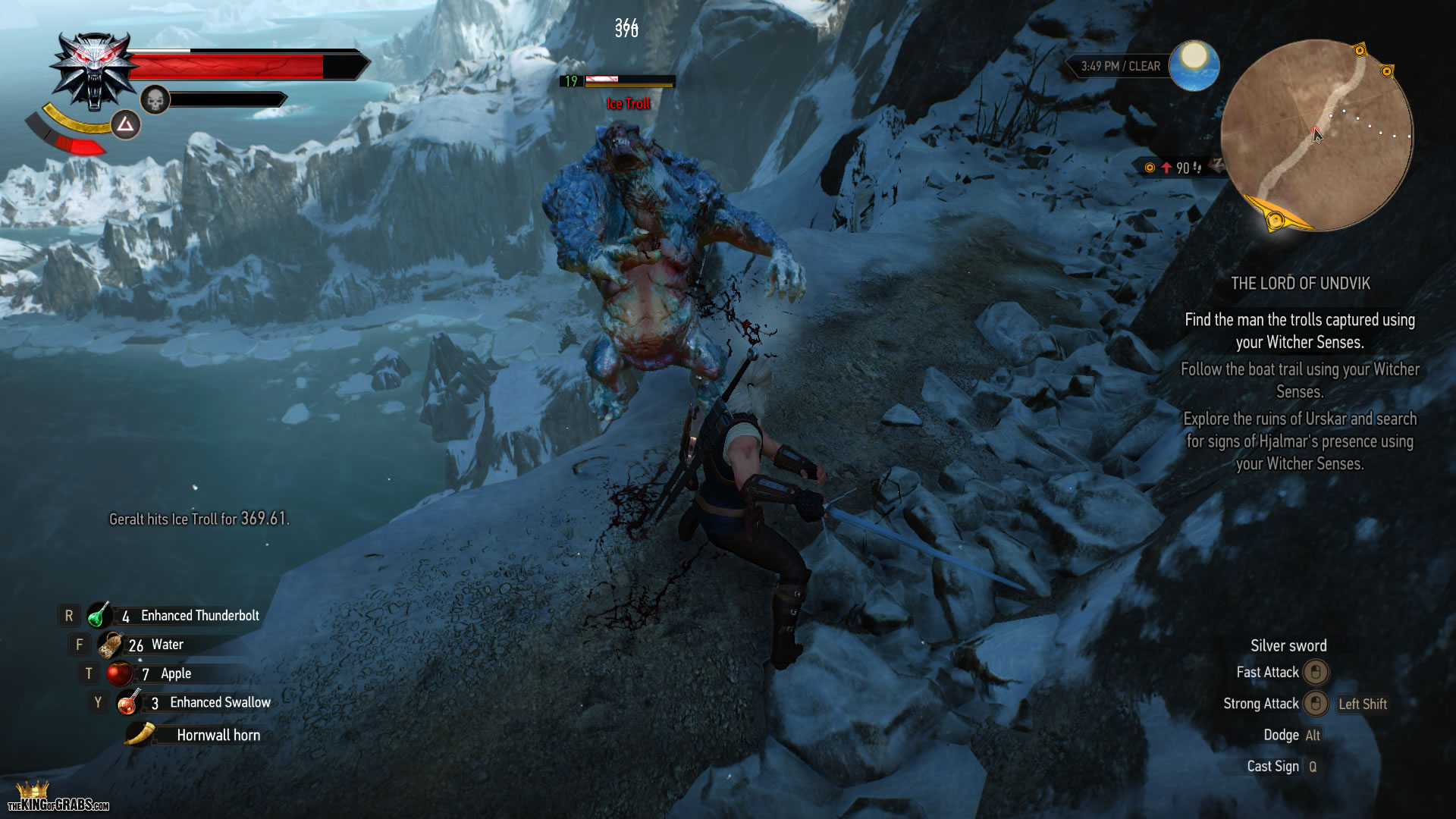Select the active Quen sign icon
The image size is (1456, 819).
tap(126, 124)
